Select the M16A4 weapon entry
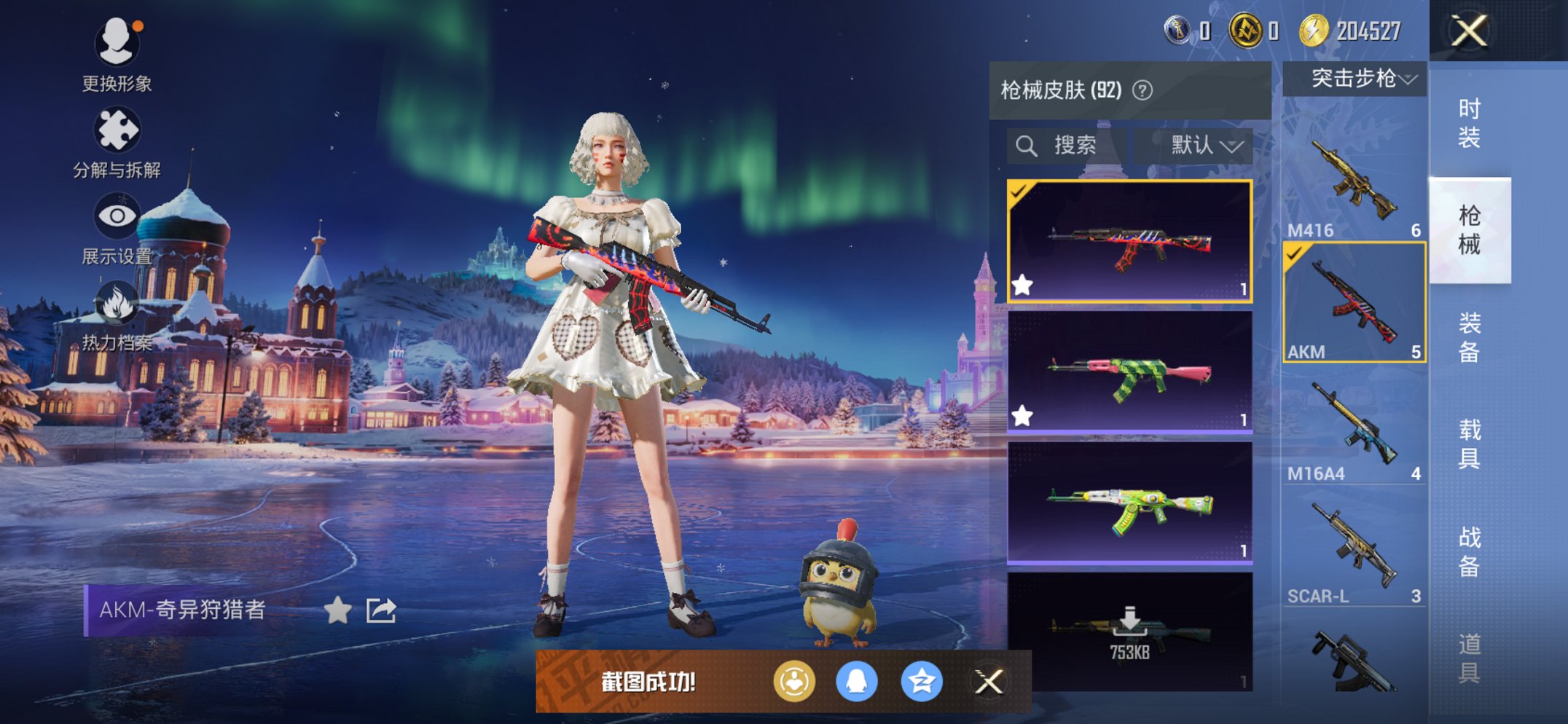The height and width of the screenshot is (724, 1568). [x=1354, y=426]
